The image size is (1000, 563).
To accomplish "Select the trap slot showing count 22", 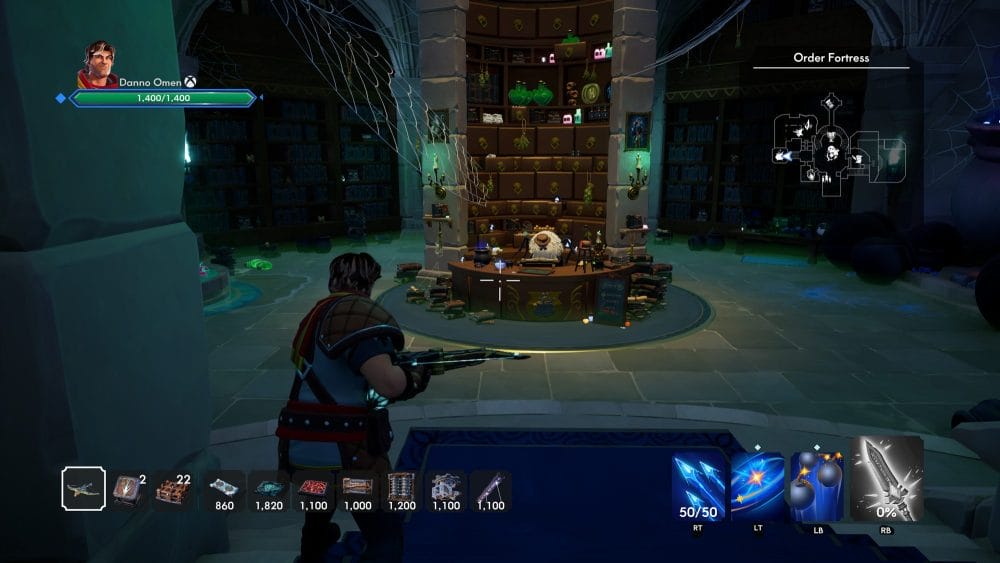I will (174, 489).
